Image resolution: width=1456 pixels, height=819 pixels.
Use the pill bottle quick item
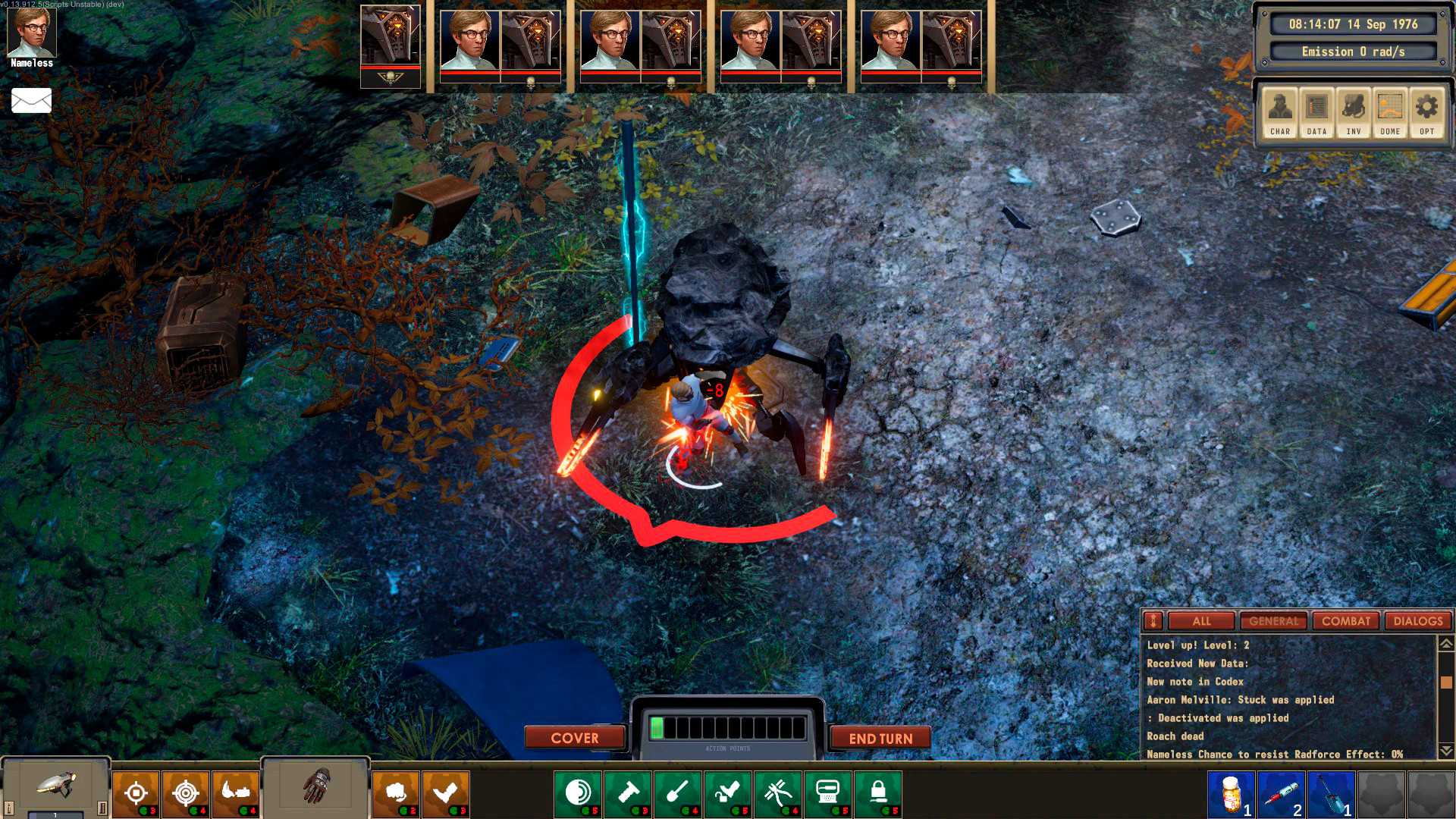click(1231, 793)
